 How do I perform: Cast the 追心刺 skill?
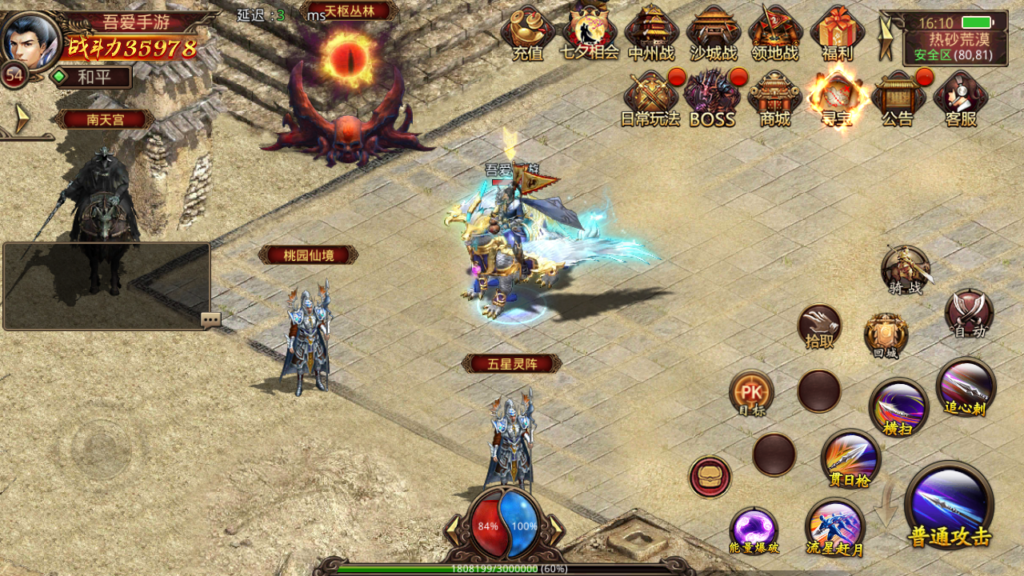click(x=965, y=386)
